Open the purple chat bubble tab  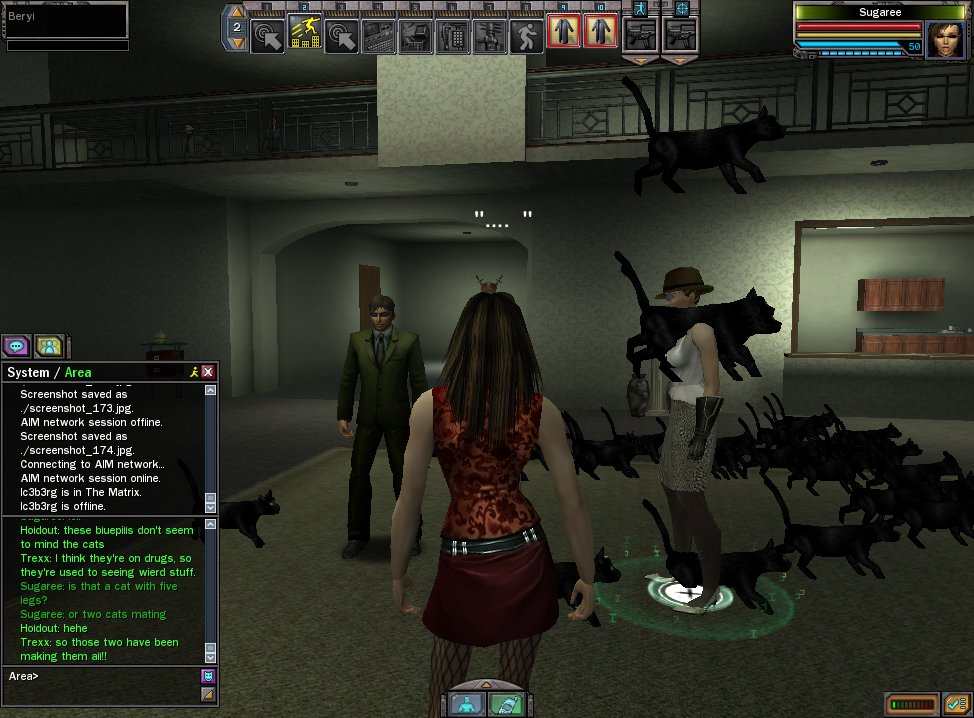click(16, 346)
